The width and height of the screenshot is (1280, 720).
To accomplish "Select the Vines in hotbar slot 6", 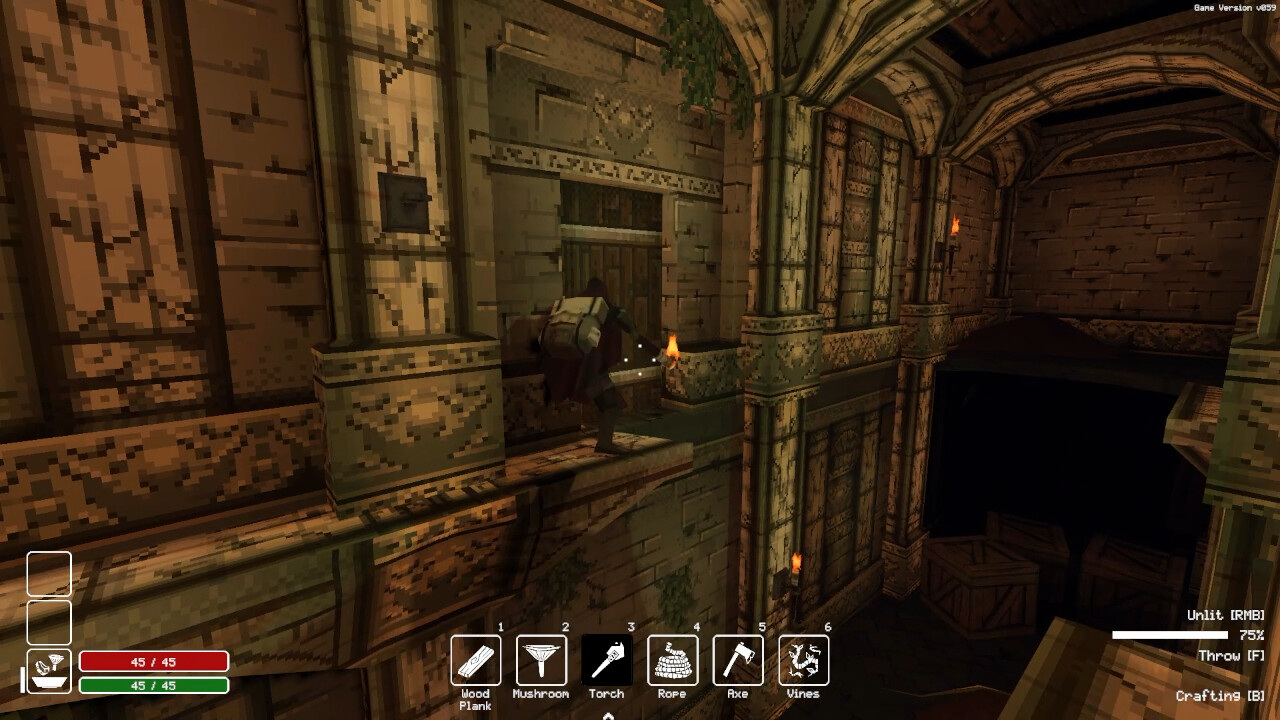I will pyautogui.click(x=802, y=660).
